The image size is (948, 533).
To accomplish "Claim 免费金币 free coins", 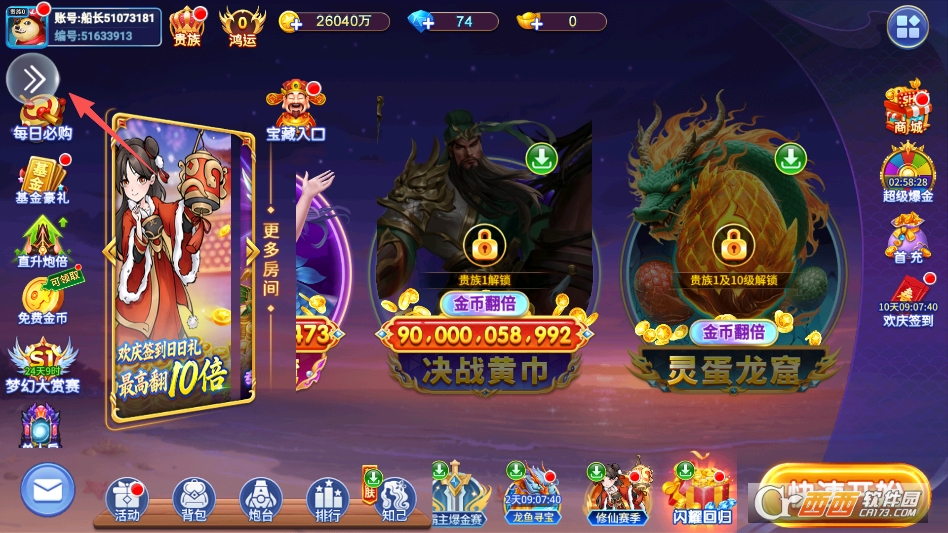I will (42, 300).
